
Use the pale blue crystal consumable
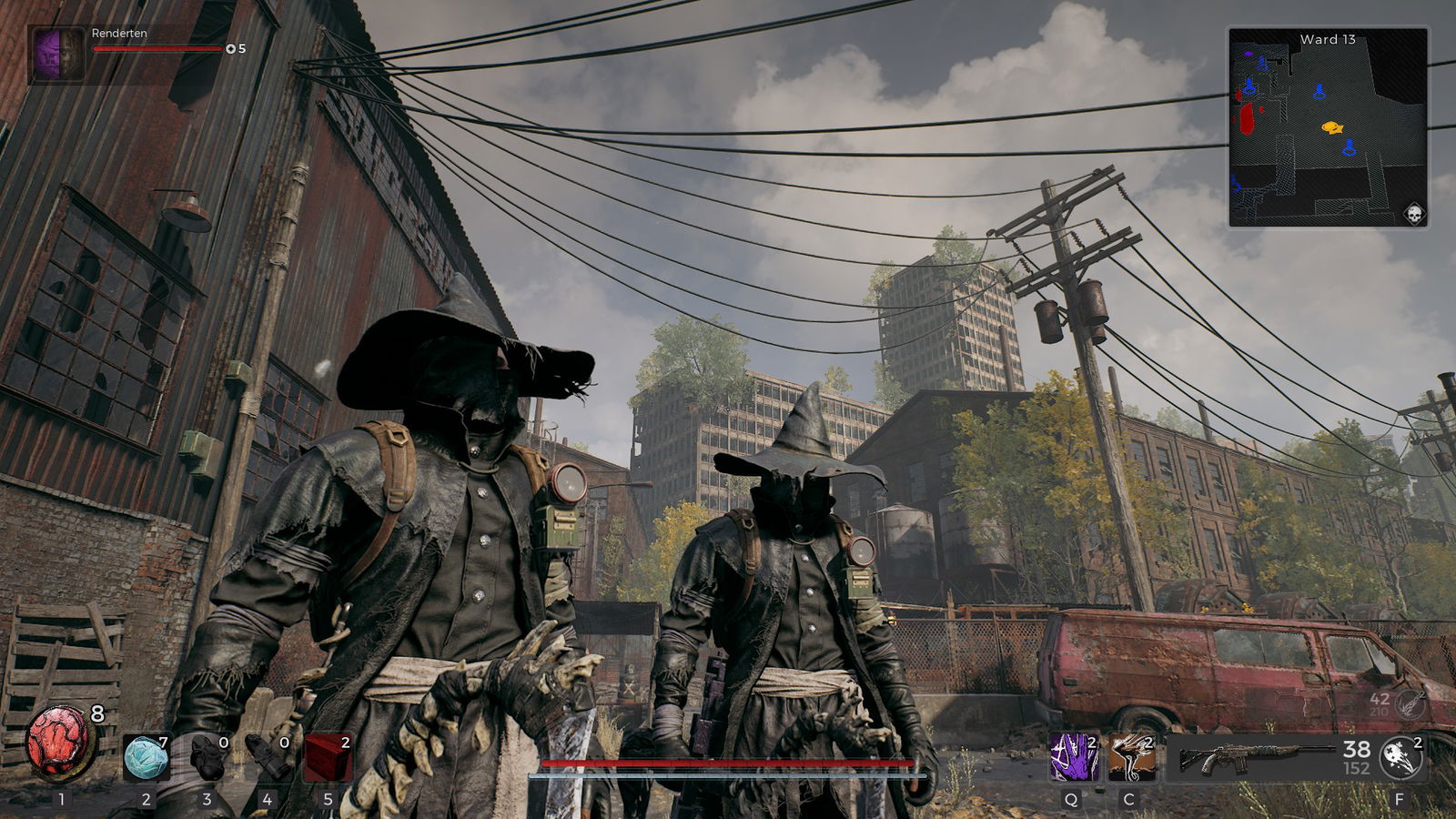(x=146, y=758)
